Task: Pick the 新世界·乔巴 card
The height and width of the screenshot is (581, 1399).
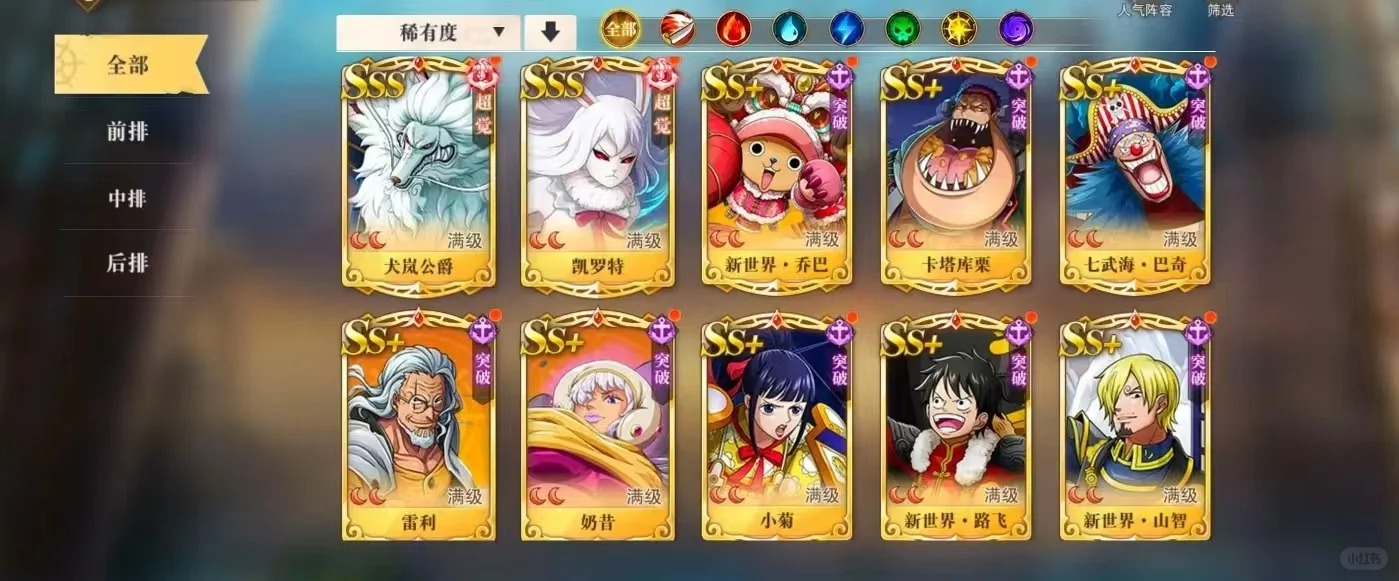Action: 777,175
